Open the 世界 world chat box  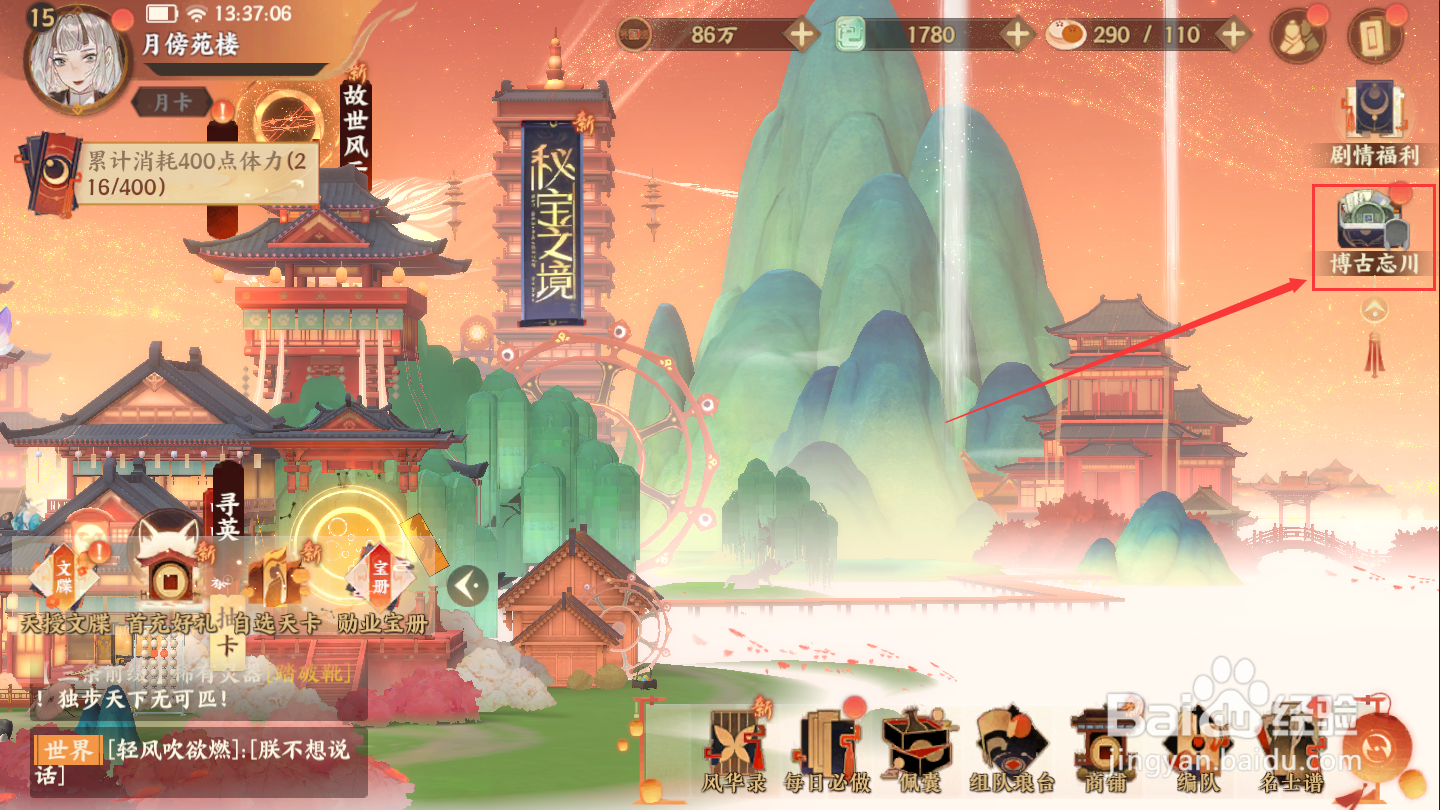(x=198, y=762)
